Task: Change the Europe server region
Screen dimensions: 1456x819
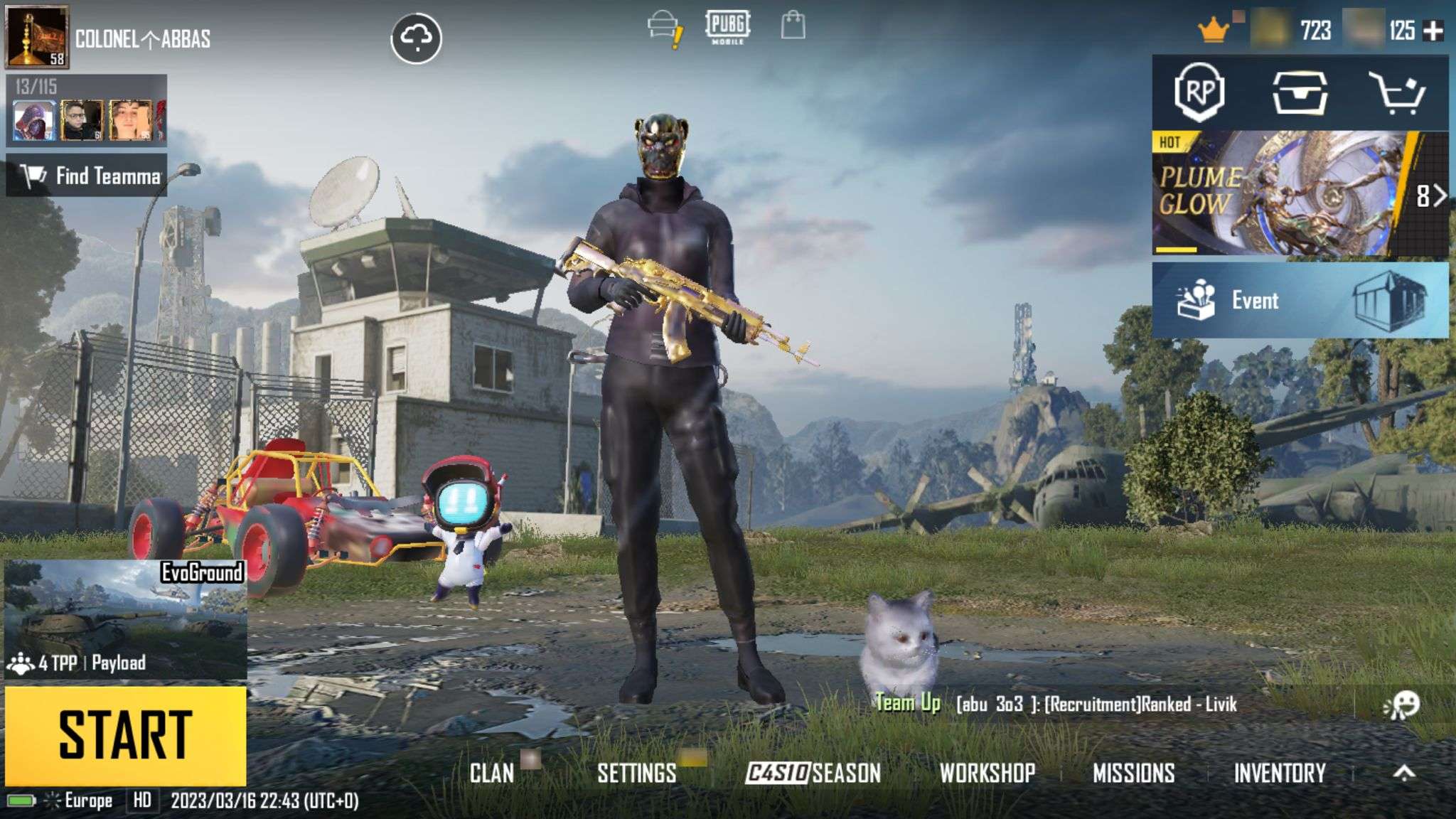Action: tap(80, 801)
